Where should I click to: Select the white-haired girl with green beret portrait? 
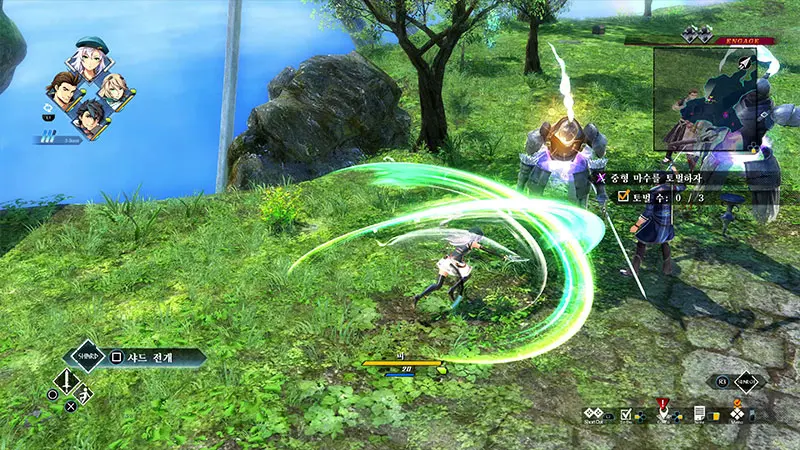[89, 59]
